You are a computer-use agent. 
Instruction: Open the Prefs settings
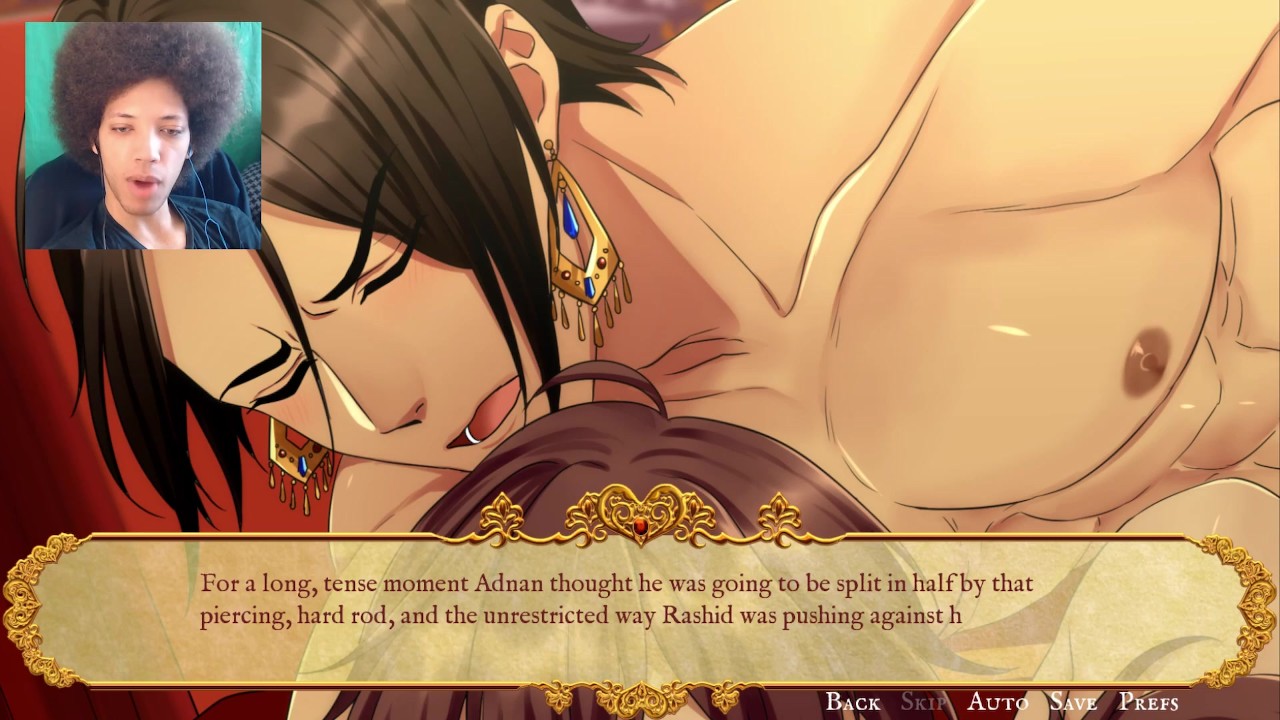point(1148,702)
